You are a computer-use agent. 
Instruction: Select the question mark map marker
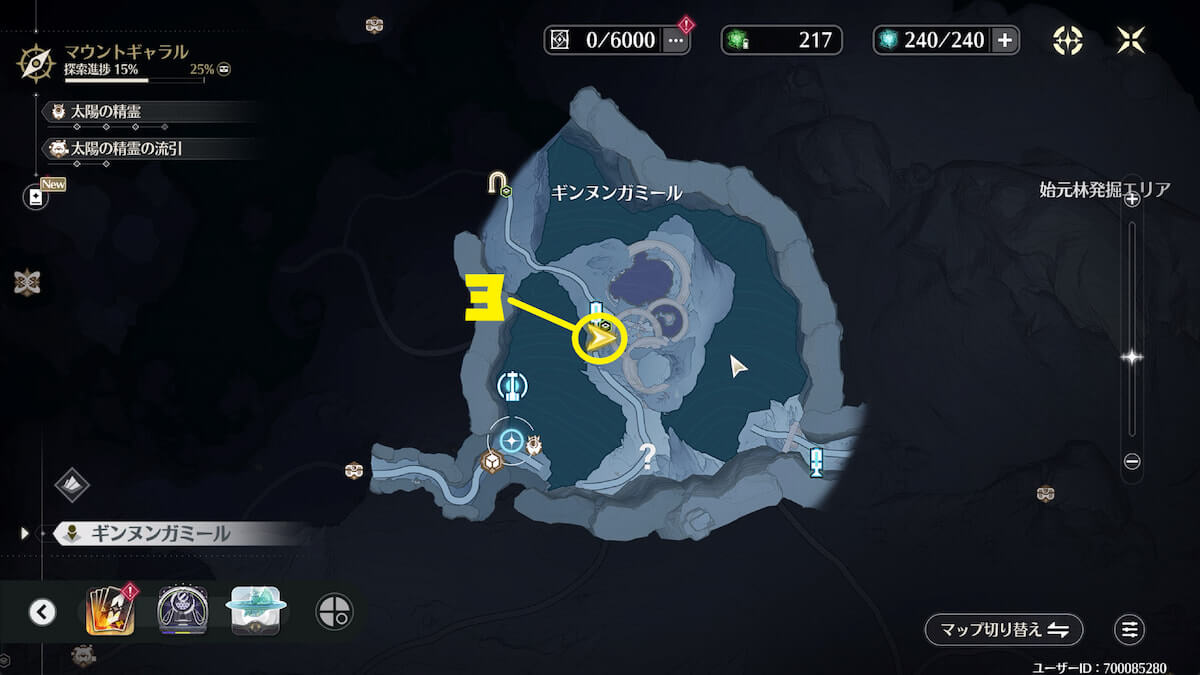(x=647, y=458)
